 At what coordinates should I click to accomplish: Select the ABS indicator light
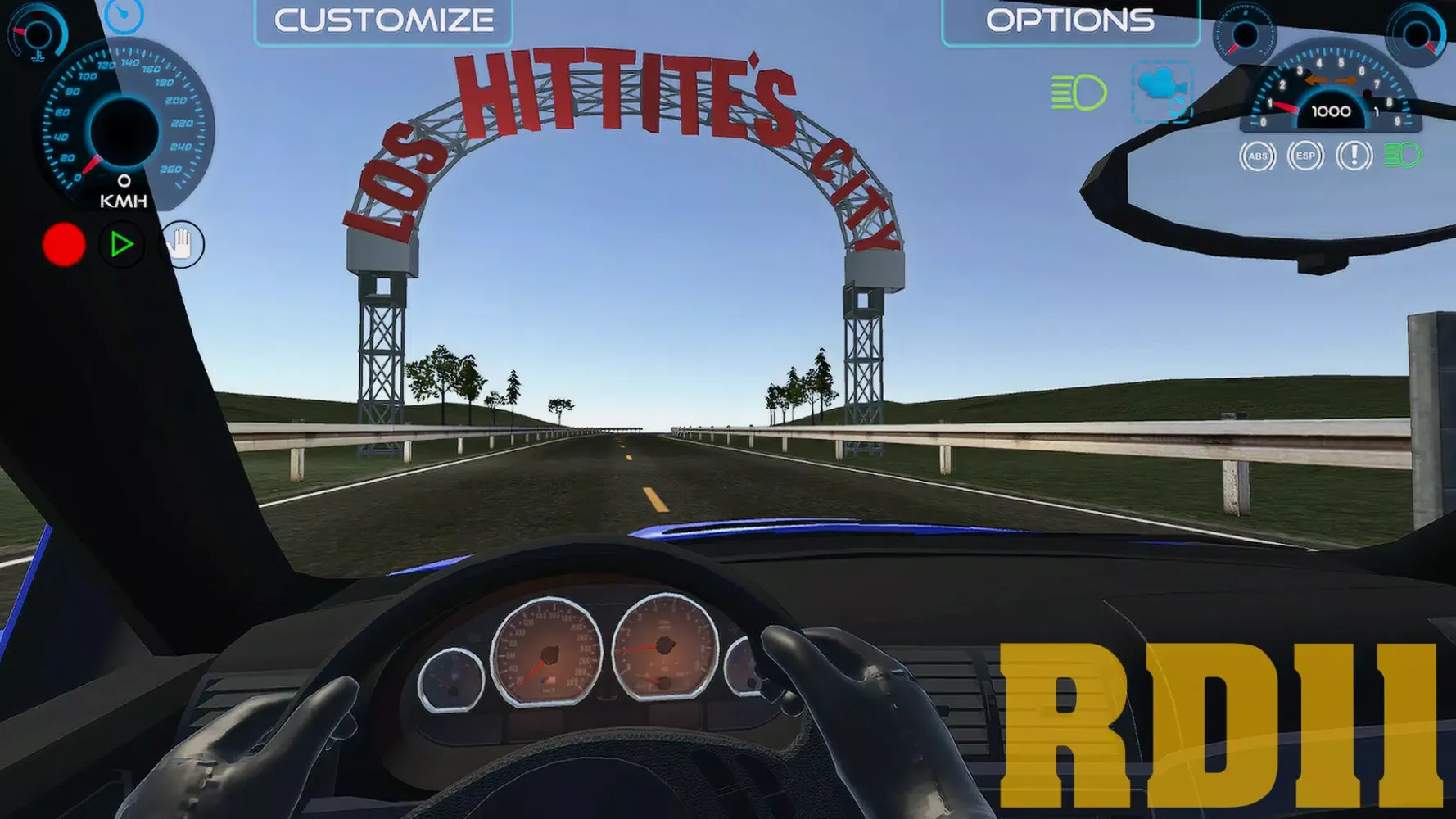tap(1258, 156)
